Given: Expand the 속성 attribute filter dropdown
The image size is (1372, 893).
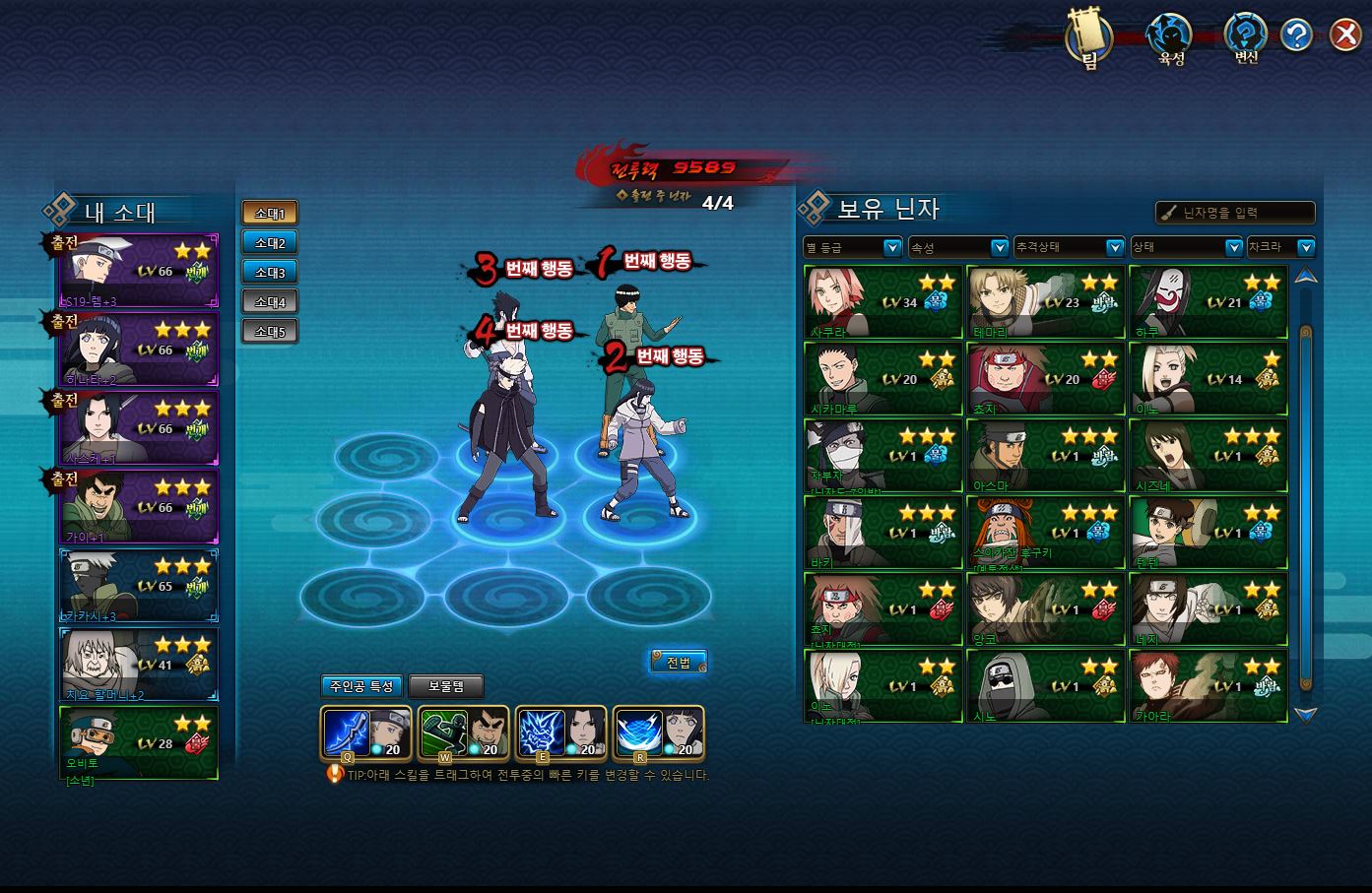Looking at the screenshot, I should 958,247.
